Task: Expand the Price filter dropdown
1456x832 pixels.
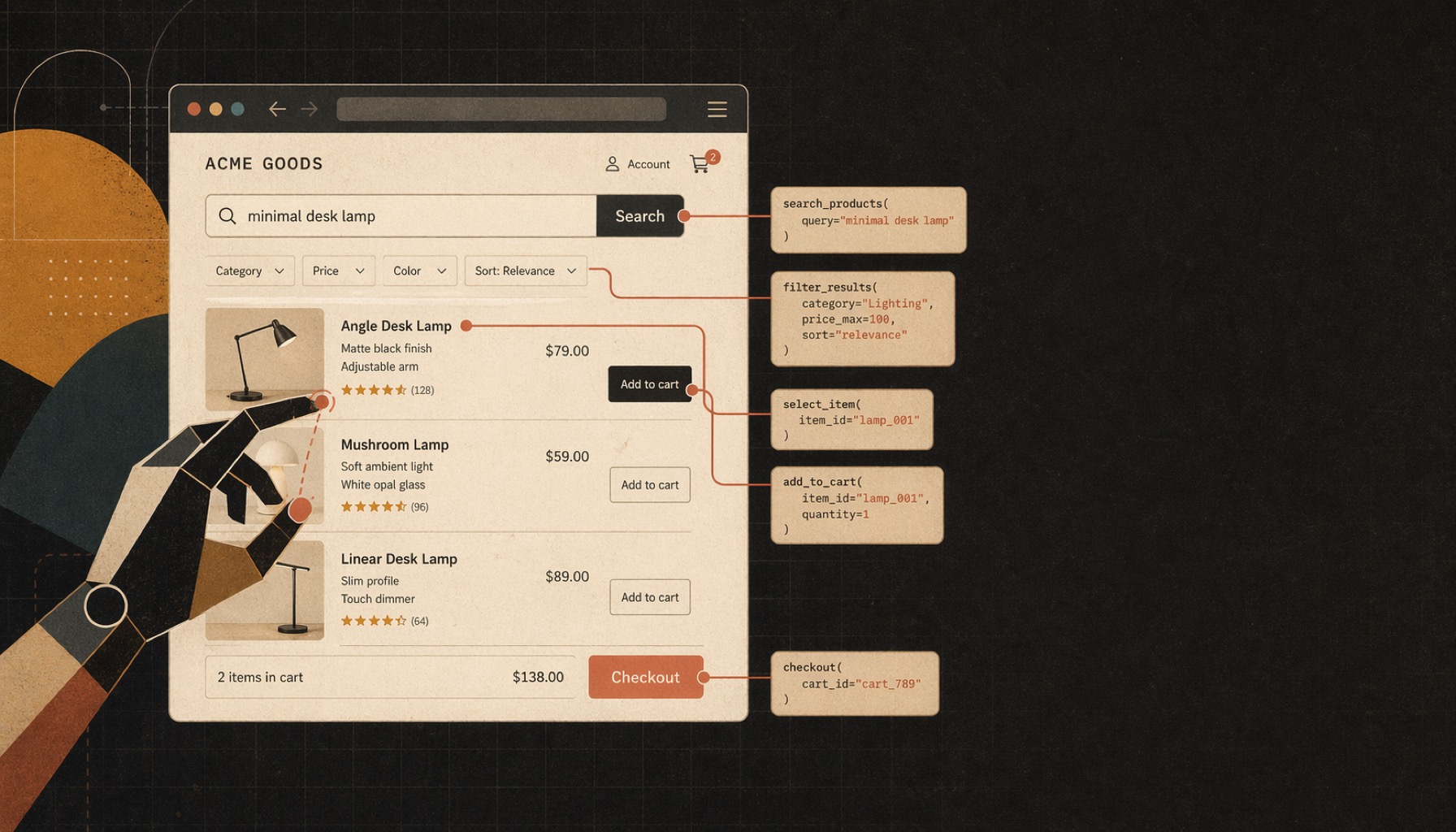Action: pos(338,271)
